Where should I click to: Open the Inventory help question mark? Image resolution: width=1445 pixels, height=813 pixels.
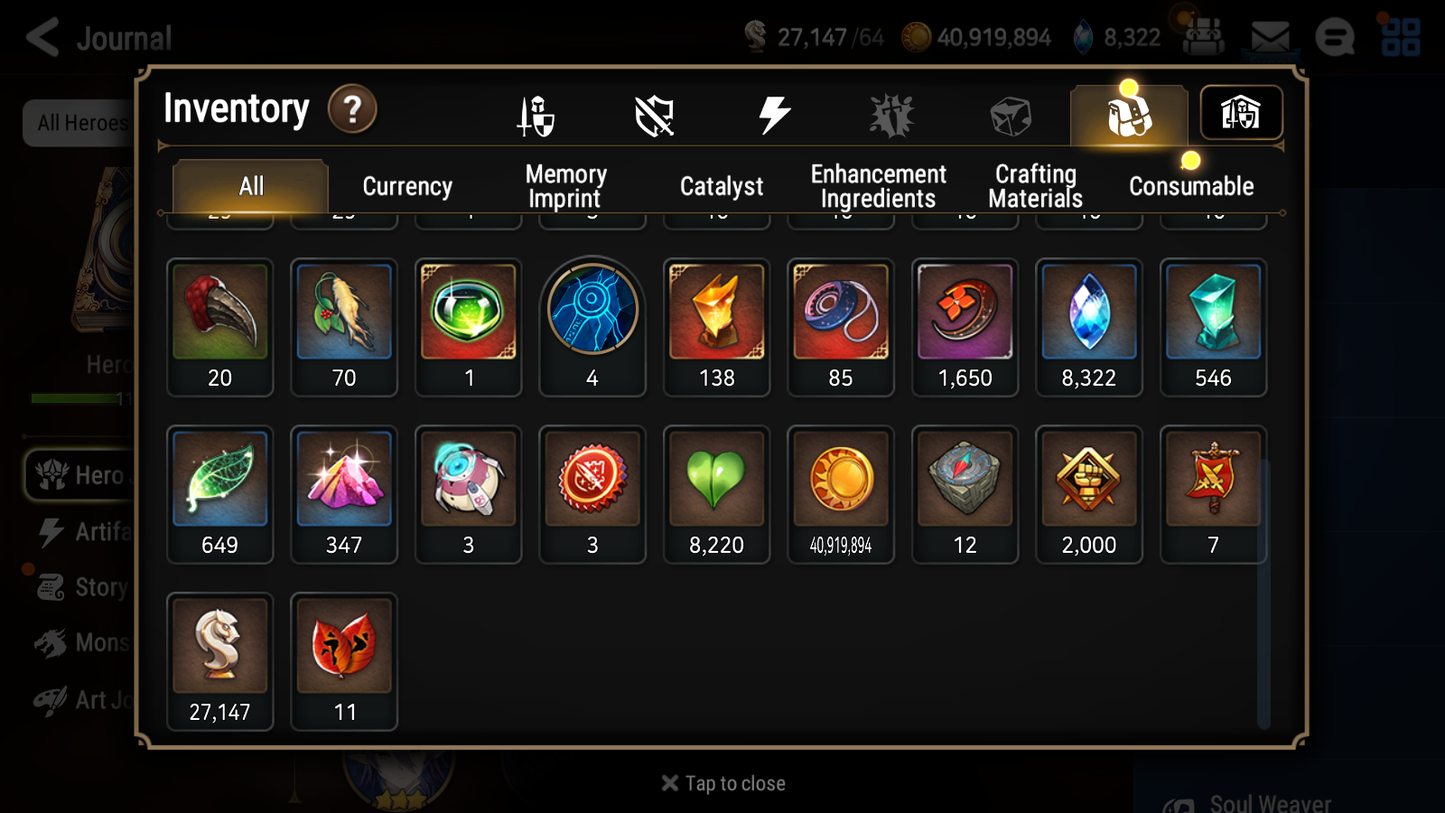click(352, 110)
